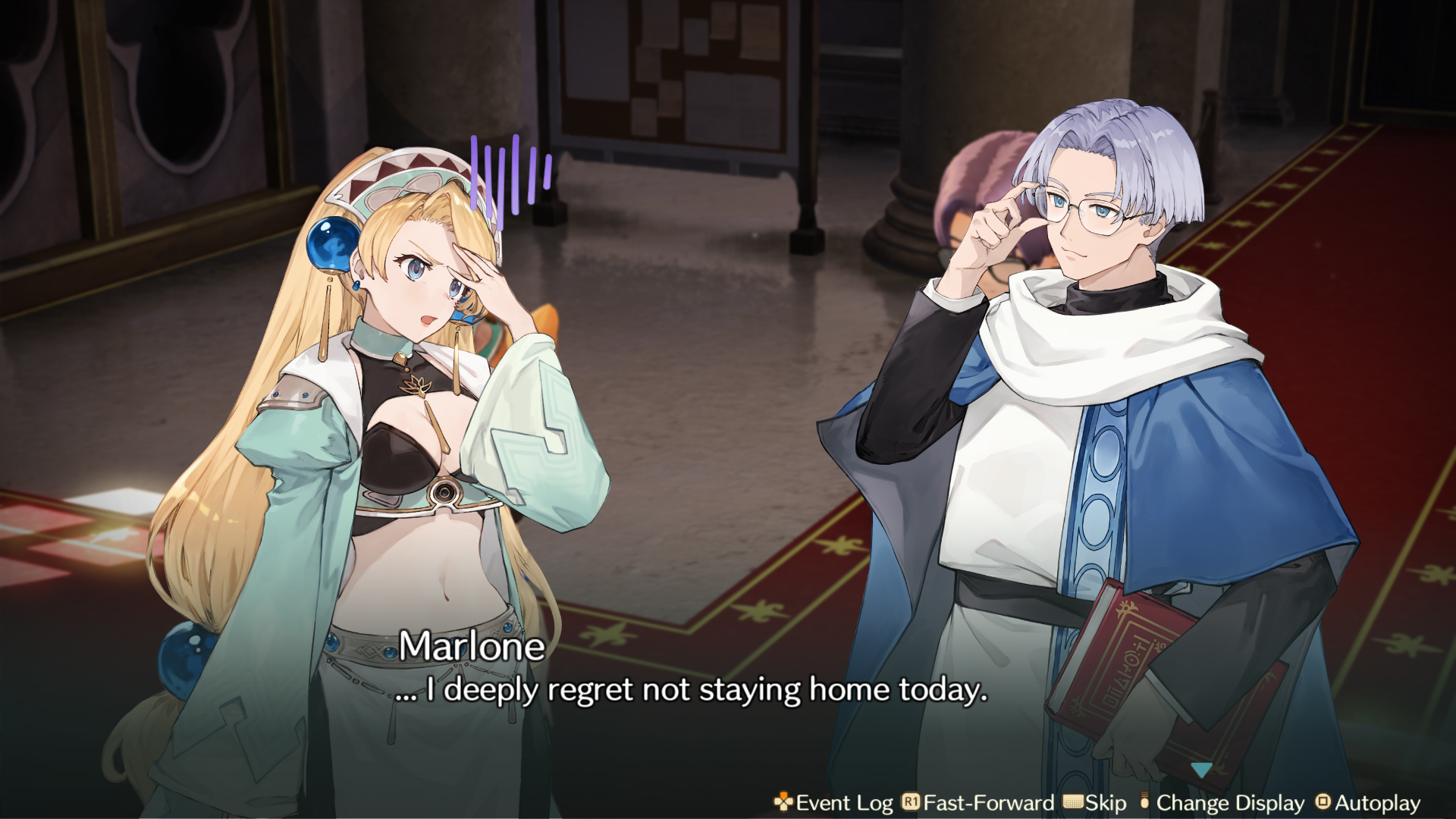The height and width of the screenshot is (819, 1456).
Task: Click the dialogue text line
Action: [x=694, y=691]
